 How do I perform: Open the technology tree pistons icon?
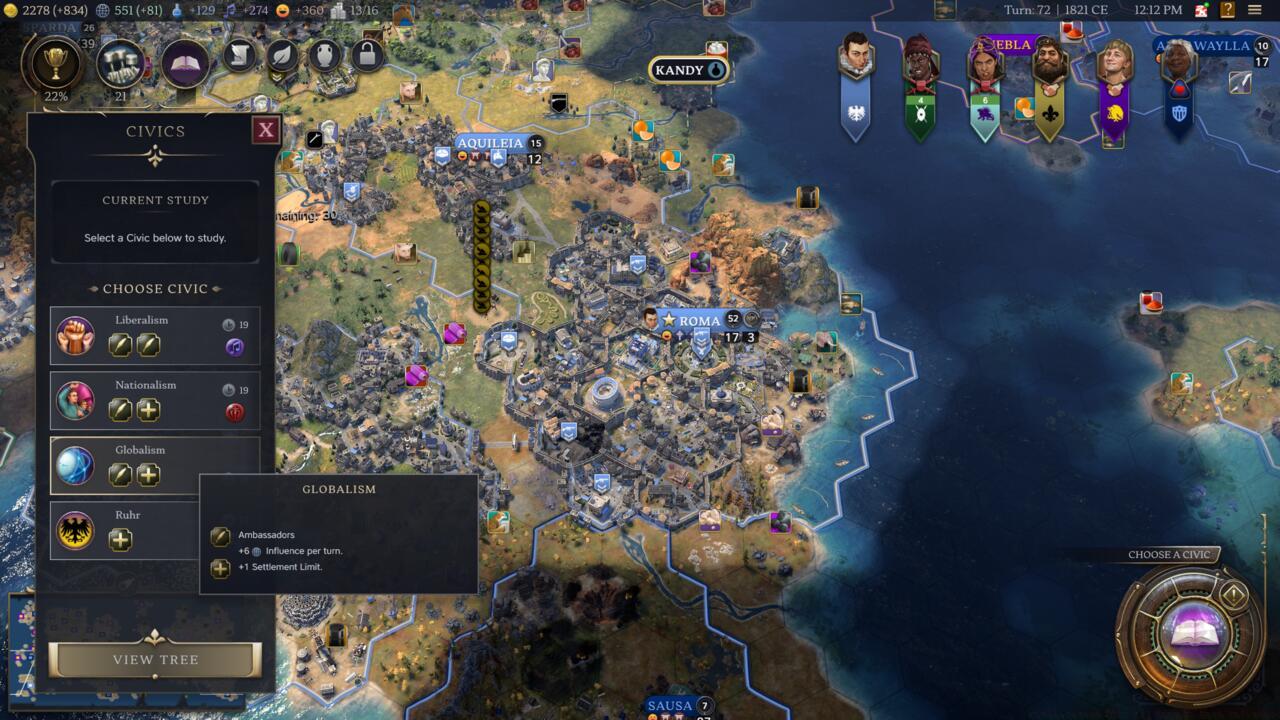click(x=121, y=63)
